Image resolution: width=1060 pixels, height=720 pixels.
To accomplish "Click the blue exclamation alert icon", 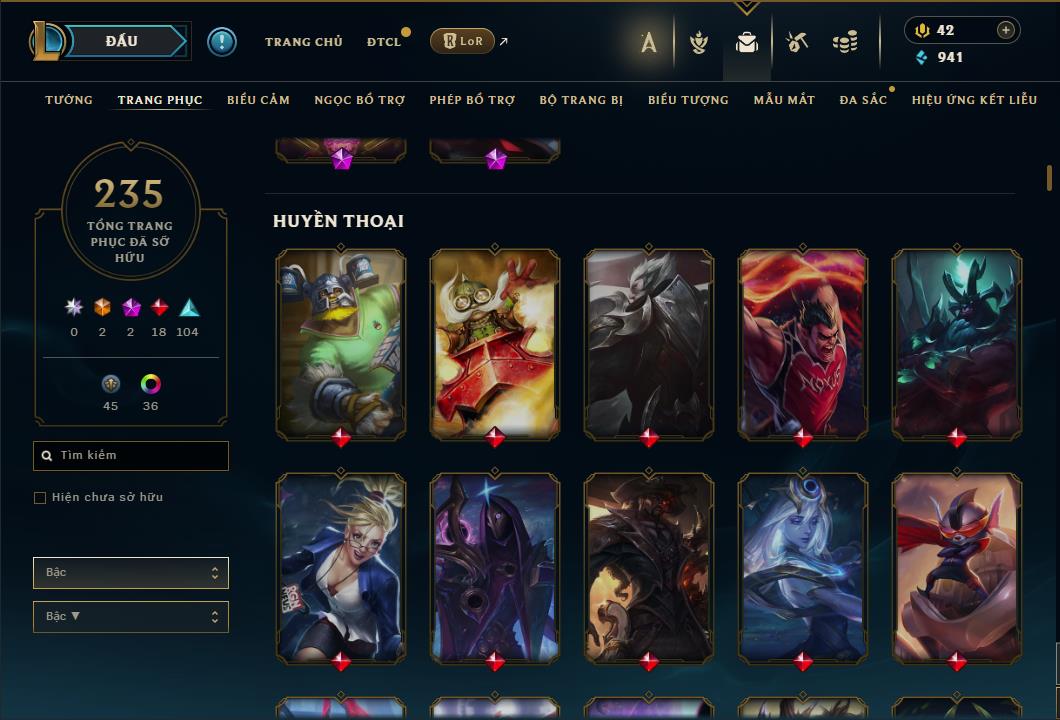I will [x=222, y=41].
